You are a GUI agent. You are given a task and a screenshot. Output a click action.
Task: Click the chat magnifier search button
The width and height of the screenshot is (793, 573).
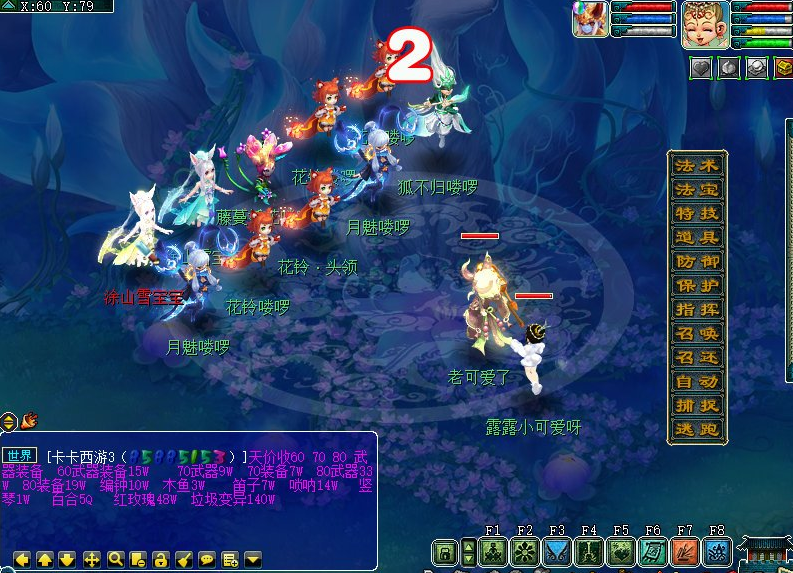tap(115, 560)
